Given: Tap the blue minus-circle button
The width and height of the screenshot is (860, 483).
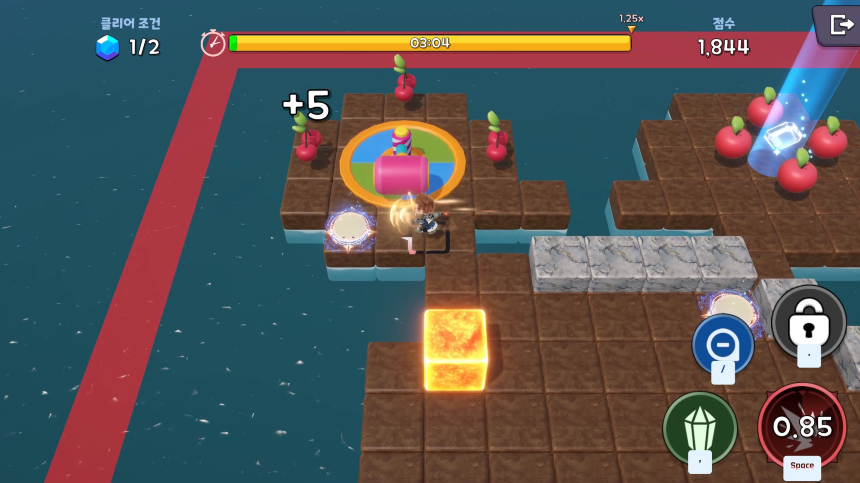Looking at the screenshot, I should [x=722, y=345].
